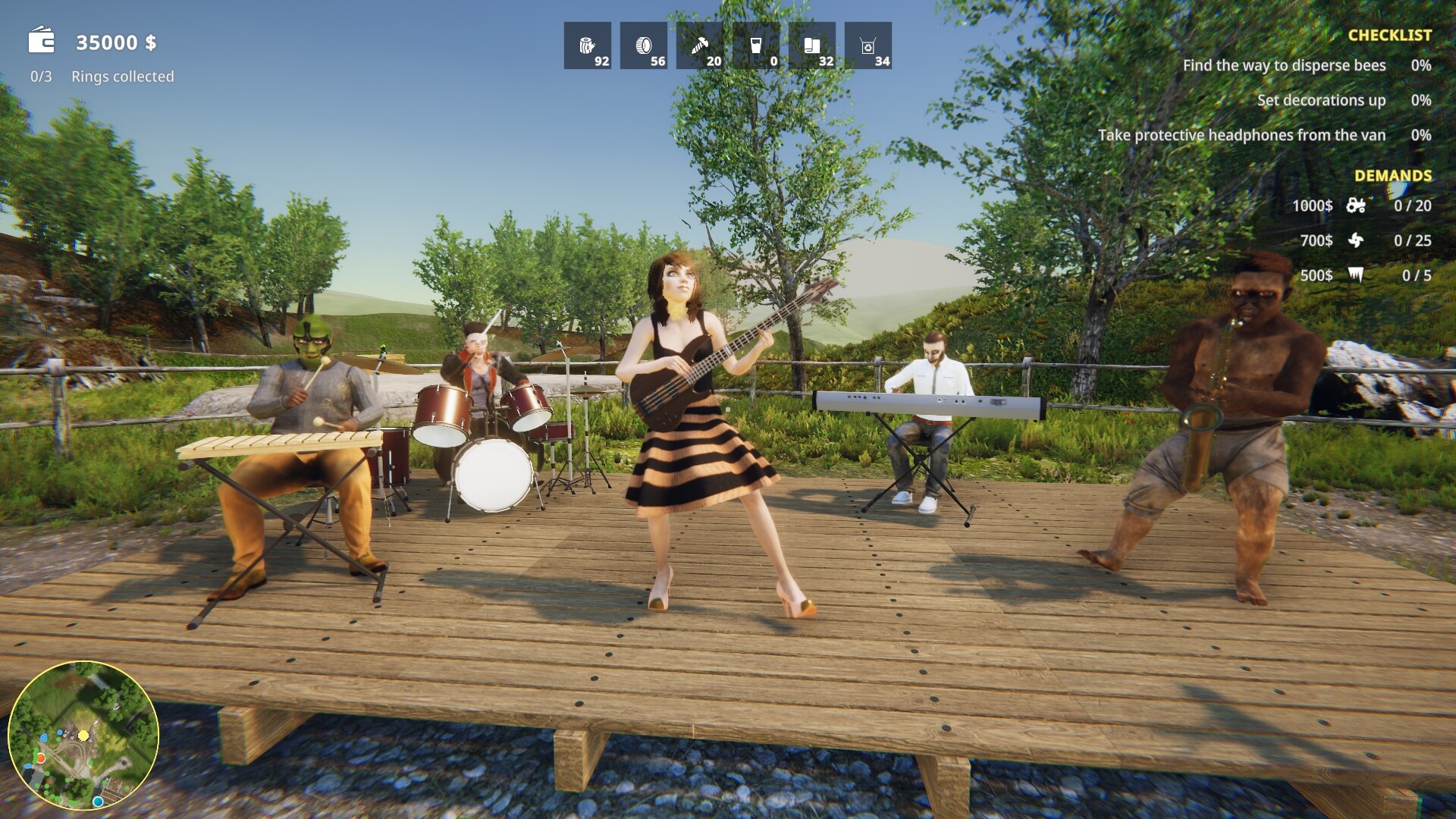Mark the Set decorations up task complete
The height and width of the screenshot is (819, 1456).
(1319, 100)
